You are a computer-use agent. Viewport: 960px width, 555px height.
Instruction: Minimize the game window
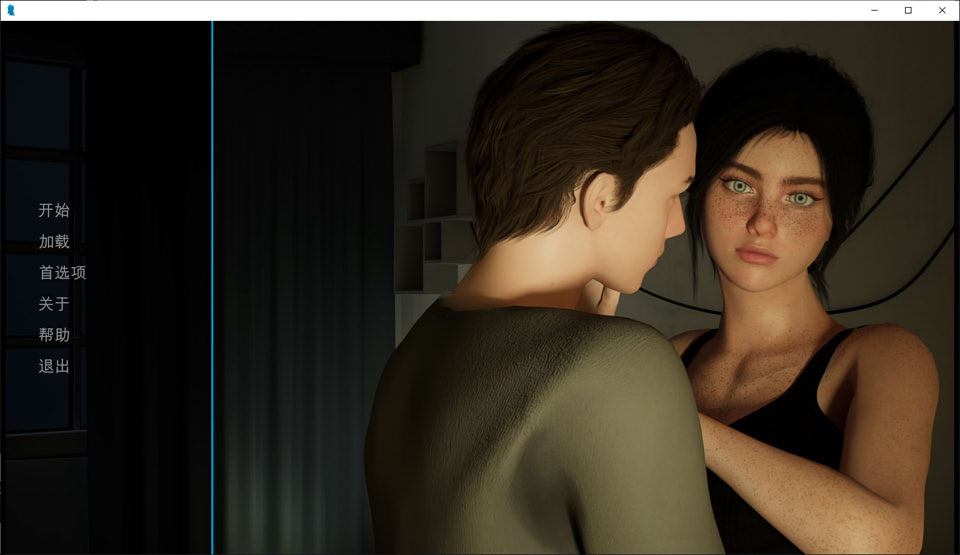coord(874,10)
